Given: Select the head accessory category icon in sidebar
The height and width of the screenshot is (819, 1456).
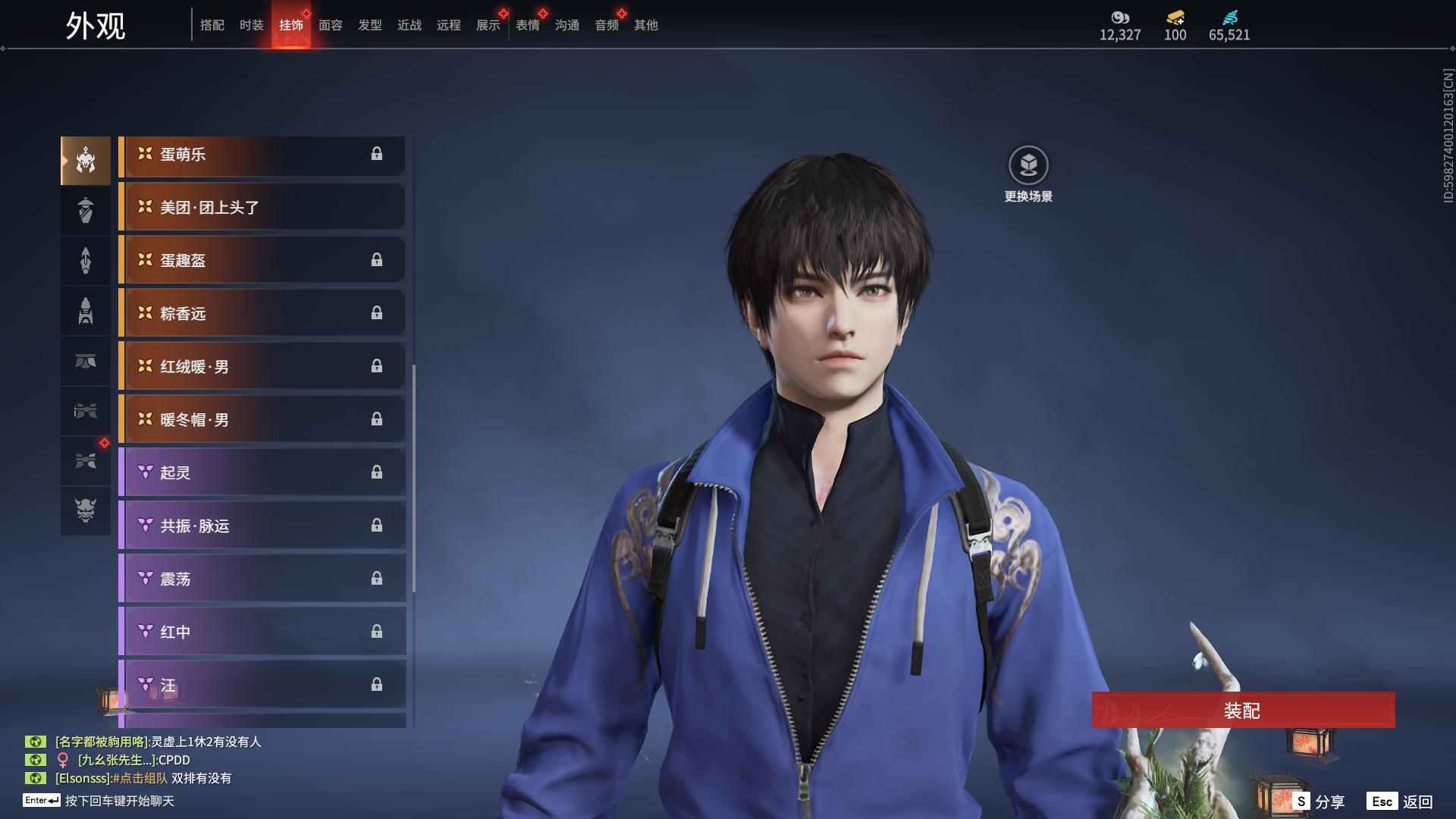Looking at the screenshot, I should pos(86,160).
